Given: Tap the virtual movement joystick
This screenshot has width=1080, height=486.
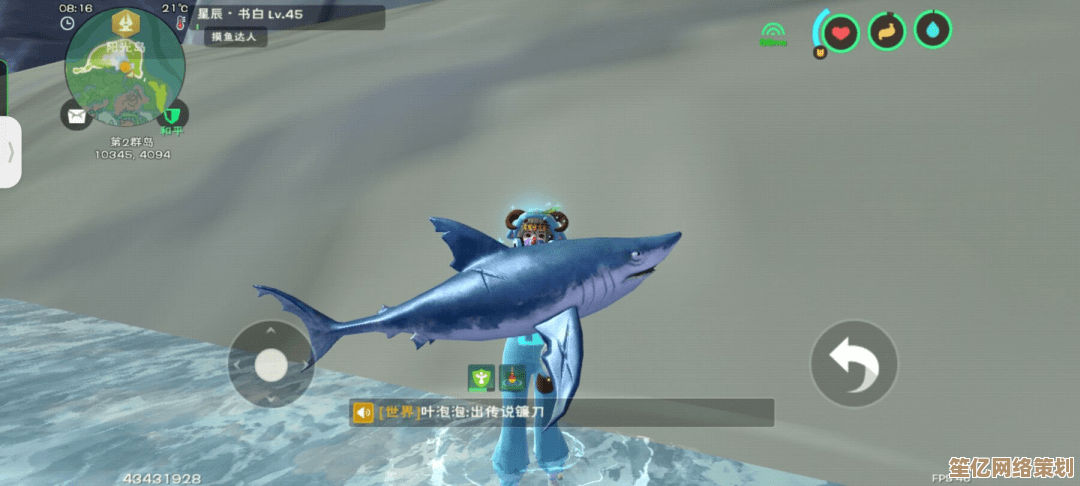Looking at the screenshot, I should click(271, 363).
